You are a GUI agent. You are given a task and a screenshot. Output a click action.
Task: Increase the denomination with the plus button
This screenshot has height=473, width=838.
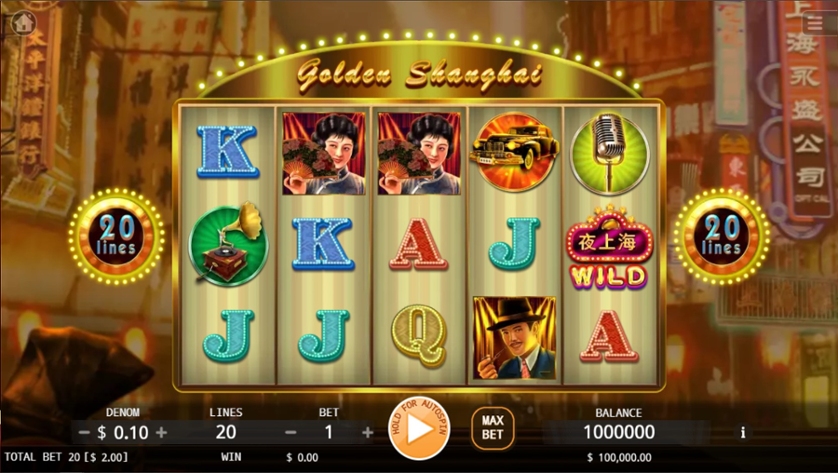162,433
